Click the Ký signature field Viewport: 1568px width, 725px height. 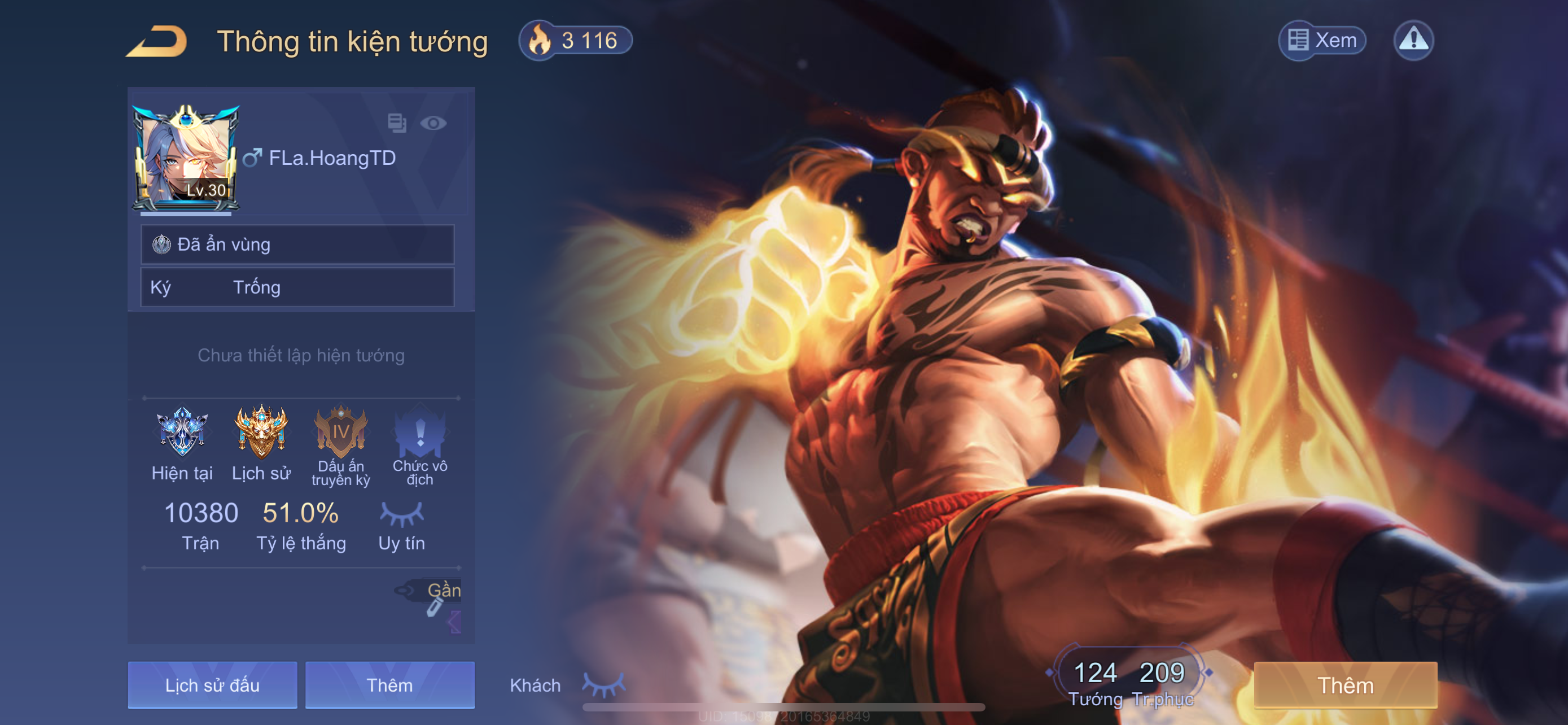point(297,287)
